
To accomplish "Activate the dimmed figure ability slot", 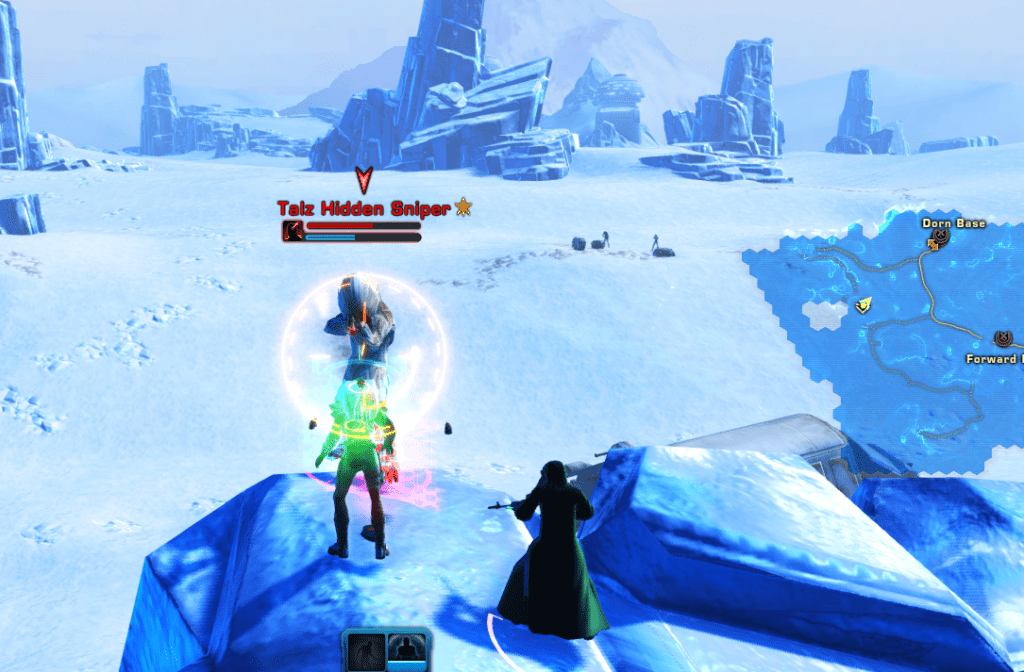I will coord(365,653).
